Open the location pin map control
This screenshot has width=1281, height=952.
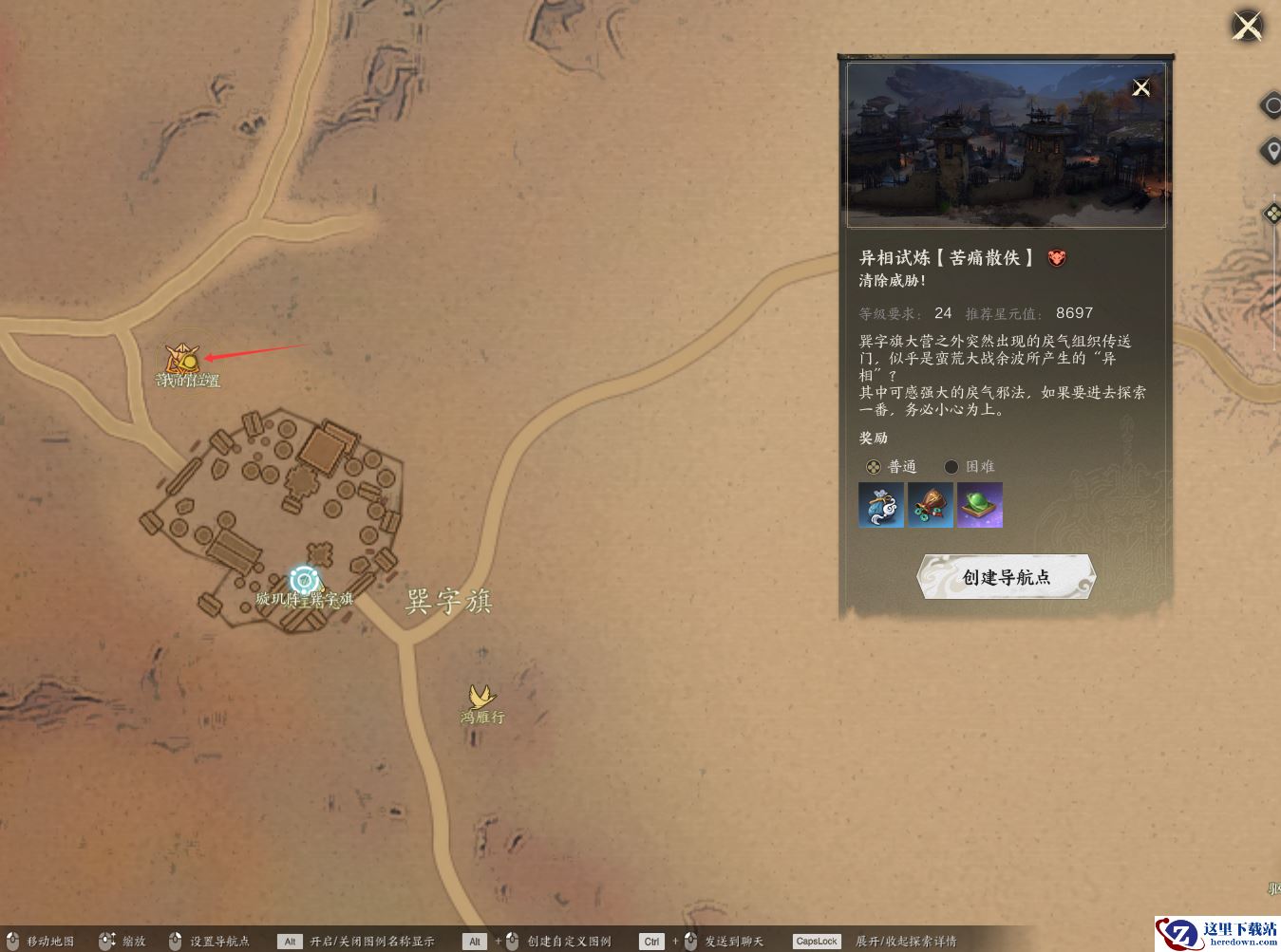(1271, 151)
